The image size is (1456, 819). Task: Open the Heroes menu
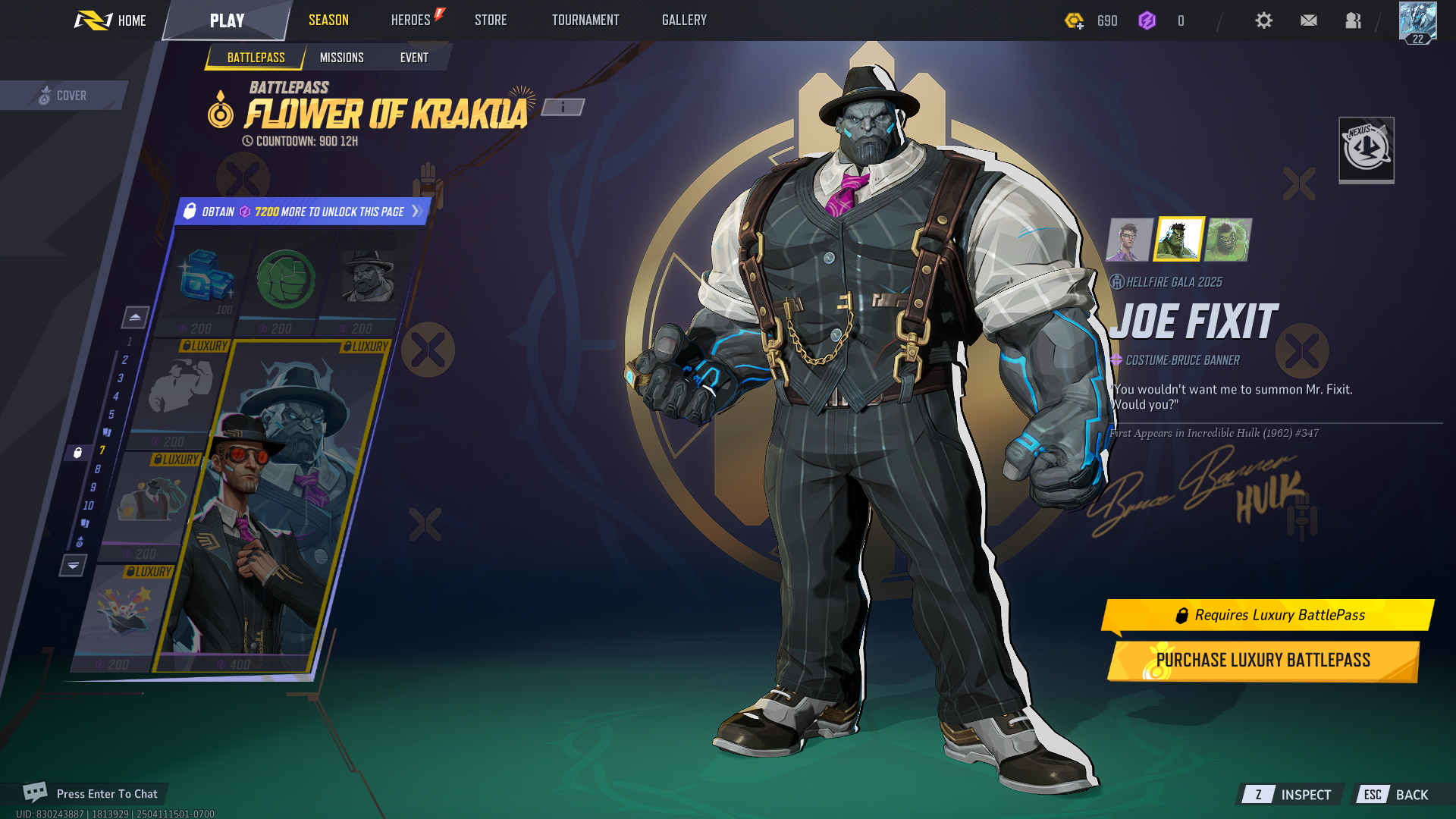tap(411, 20)
